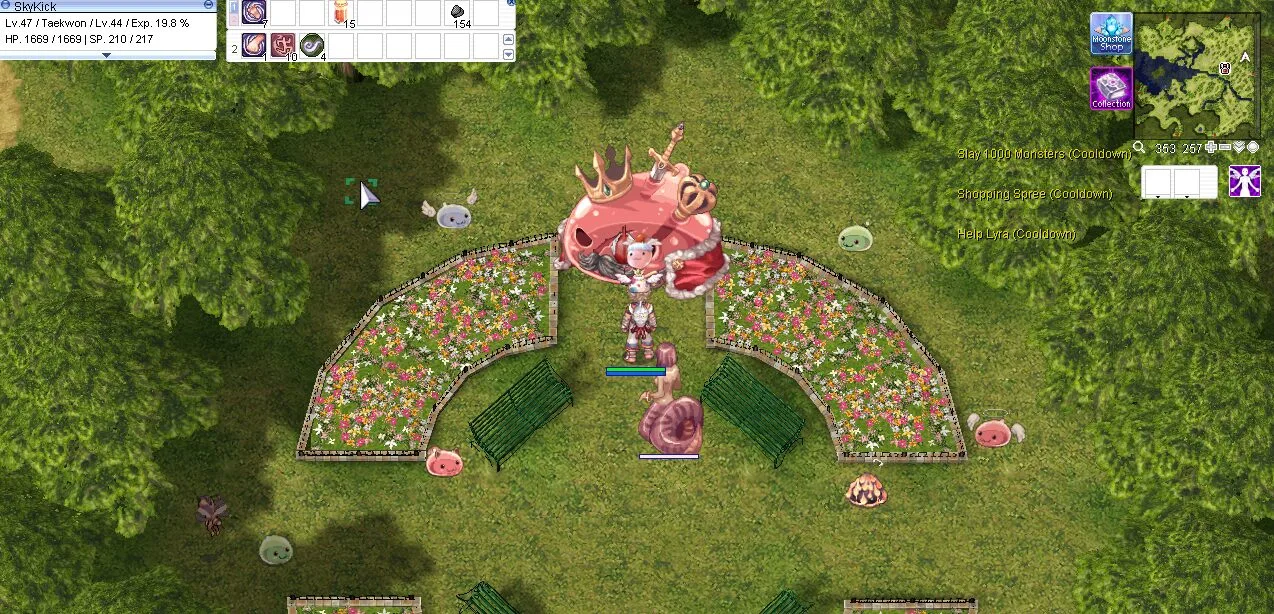Select the Shopping Spree quest entry
1274x614 pixels.
point(1034,194)
